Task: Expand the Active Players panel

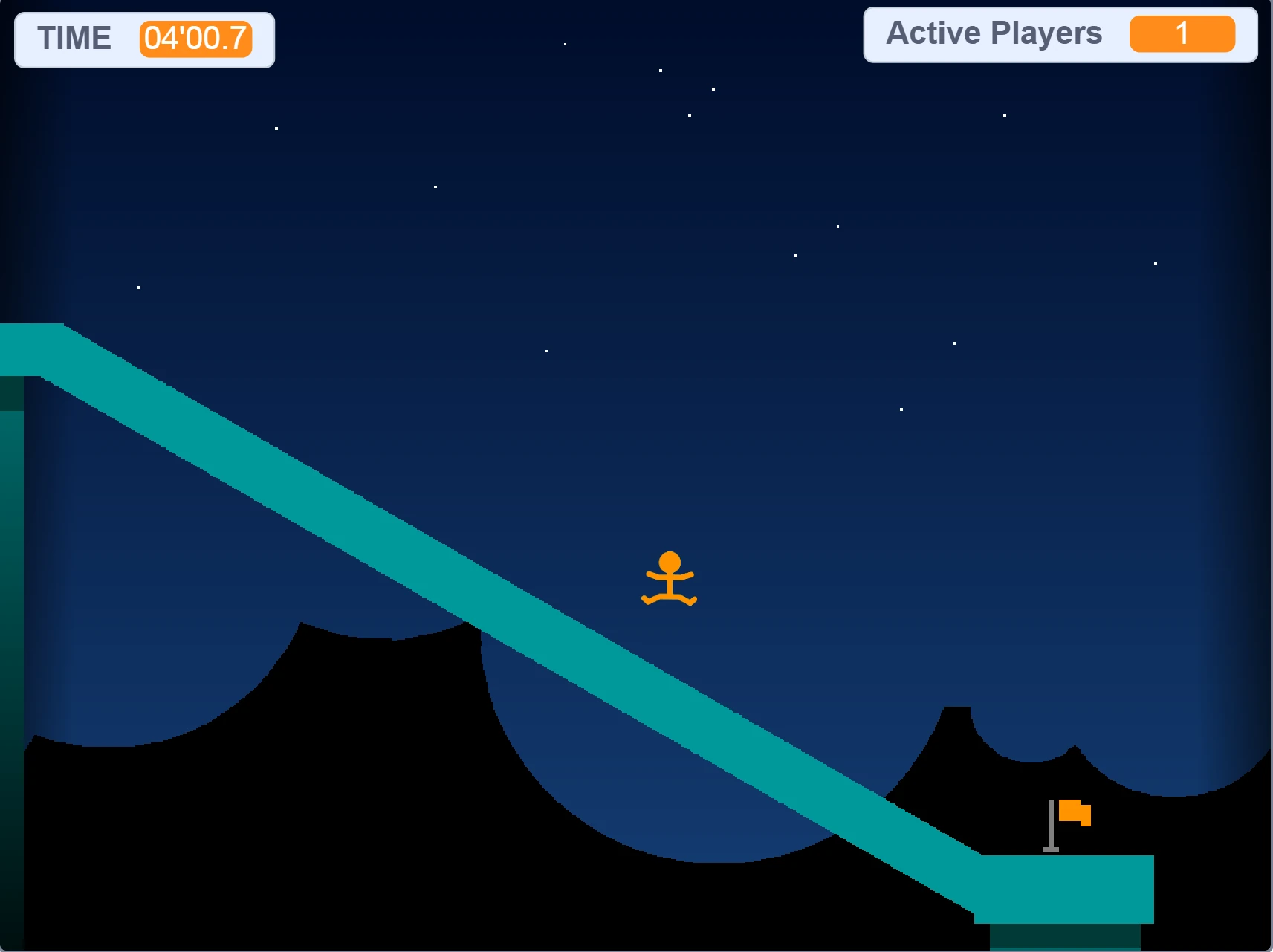Action: click(1058, 35)
